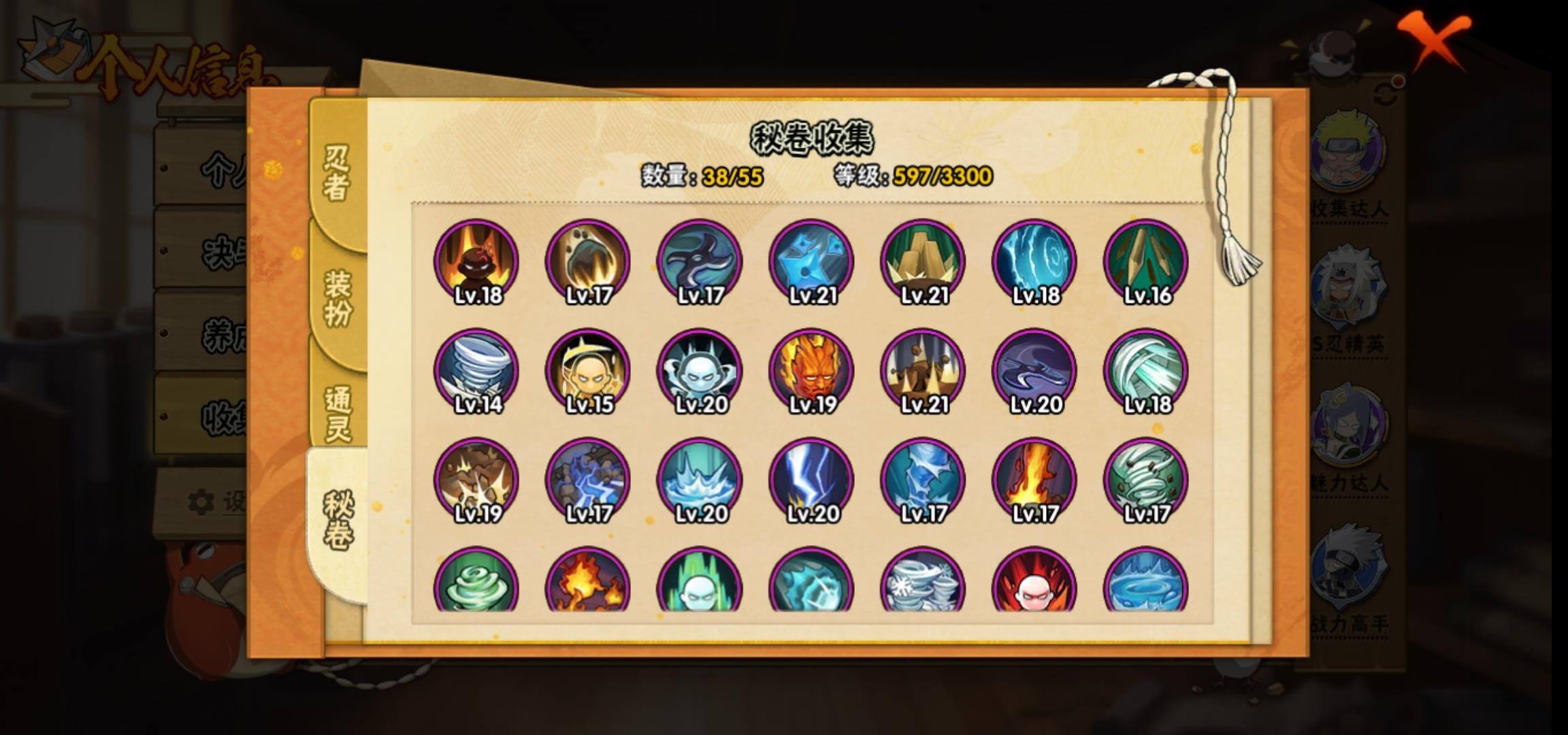Select the earth rock claw scroll Lv.17
The height and width of the screenshot is (735, 1568).
[x=588, y=262]
